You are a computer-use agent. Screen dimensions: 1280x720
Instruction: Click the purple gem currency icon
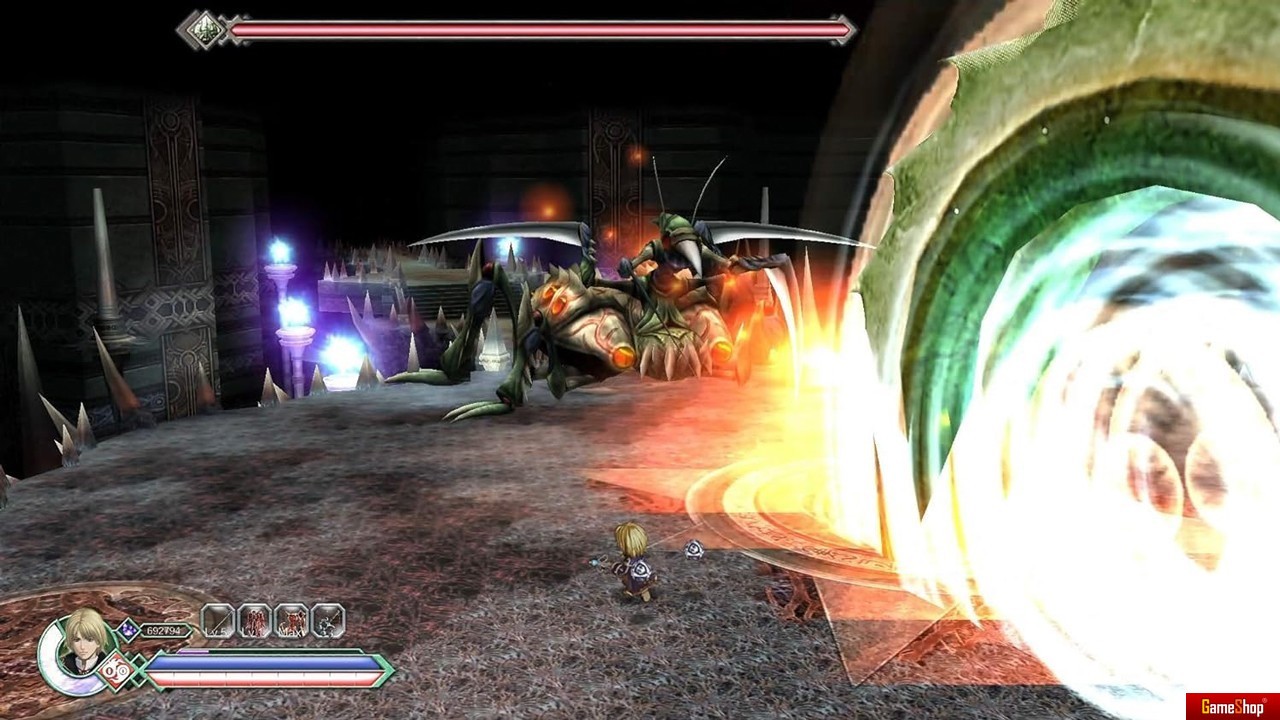(128, 629)
